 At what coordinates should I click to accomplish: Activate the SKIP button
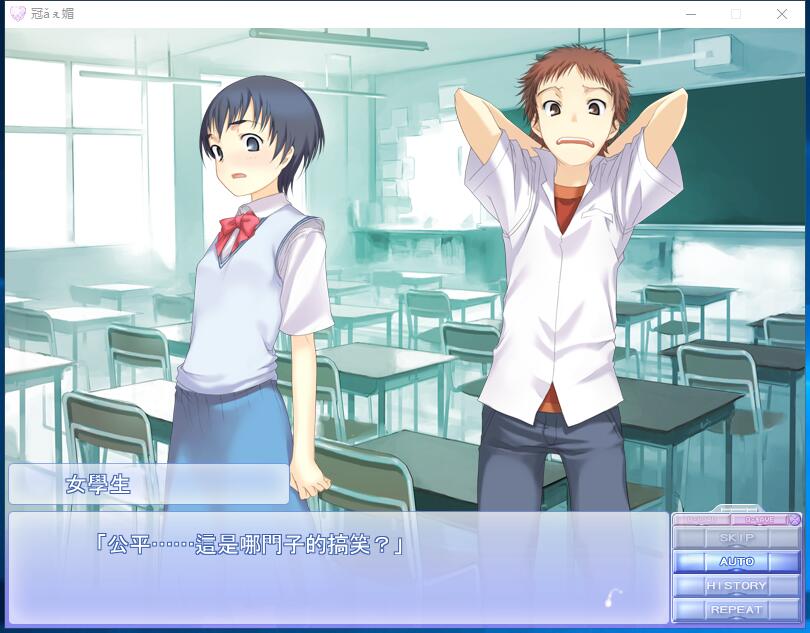click(x=737, y=538)
